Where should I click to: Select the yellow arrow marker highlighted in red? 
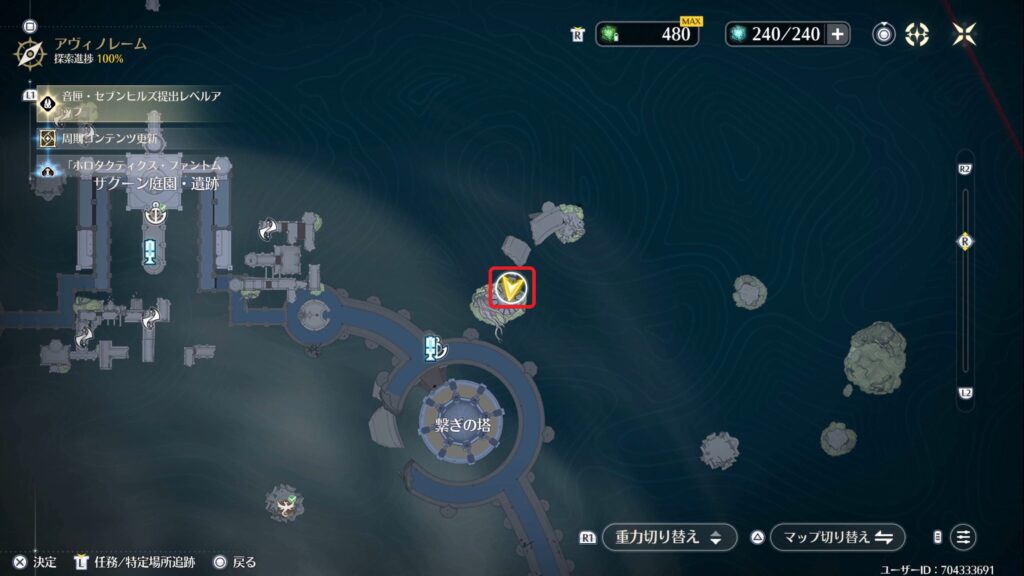[512, 289]
